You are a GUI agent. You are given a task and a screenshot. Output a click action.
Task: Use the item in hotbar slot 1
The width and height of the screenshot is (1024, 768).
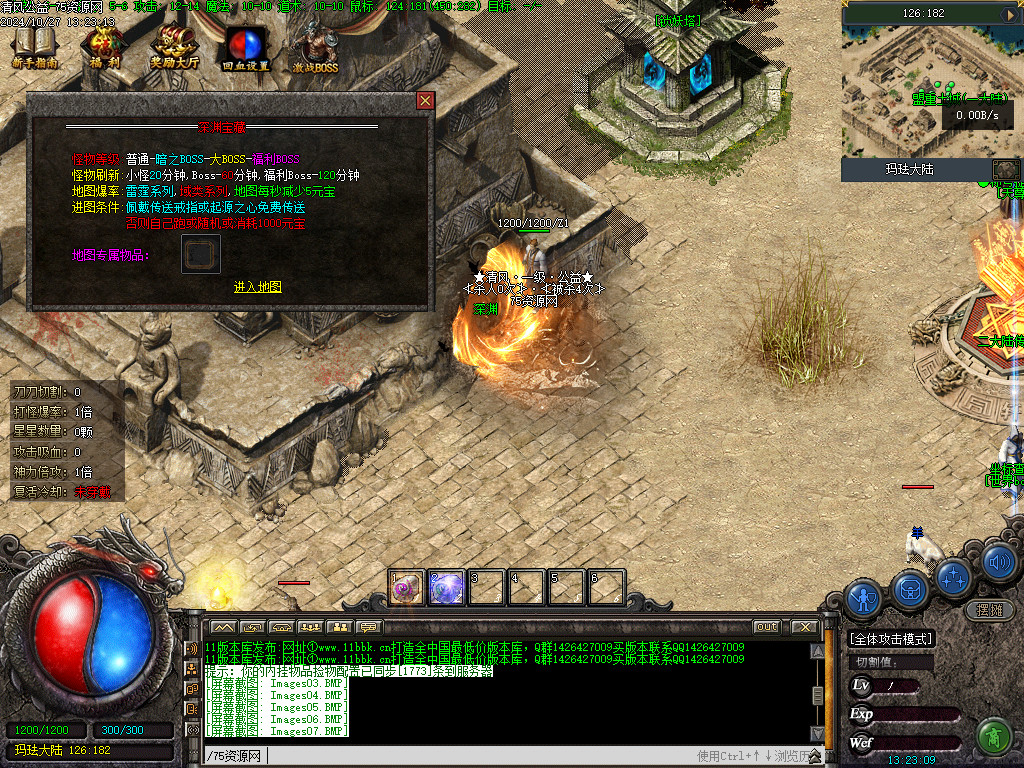point(407,587)
